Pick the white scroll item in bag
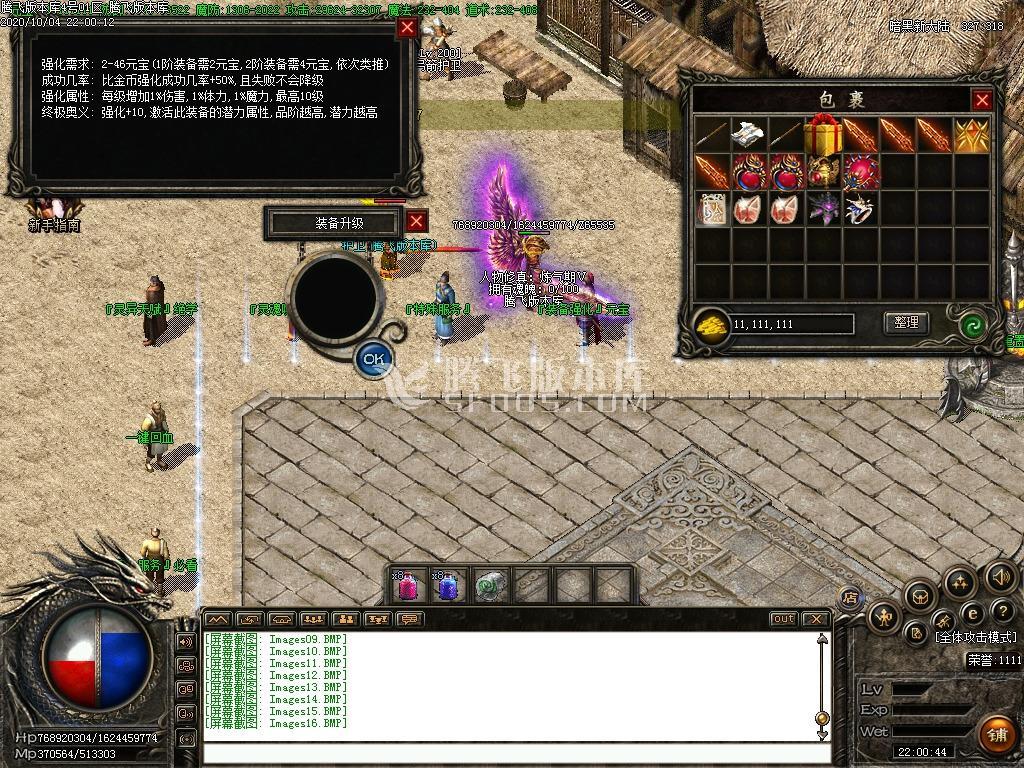1024x768 pixels. point(748,134)
